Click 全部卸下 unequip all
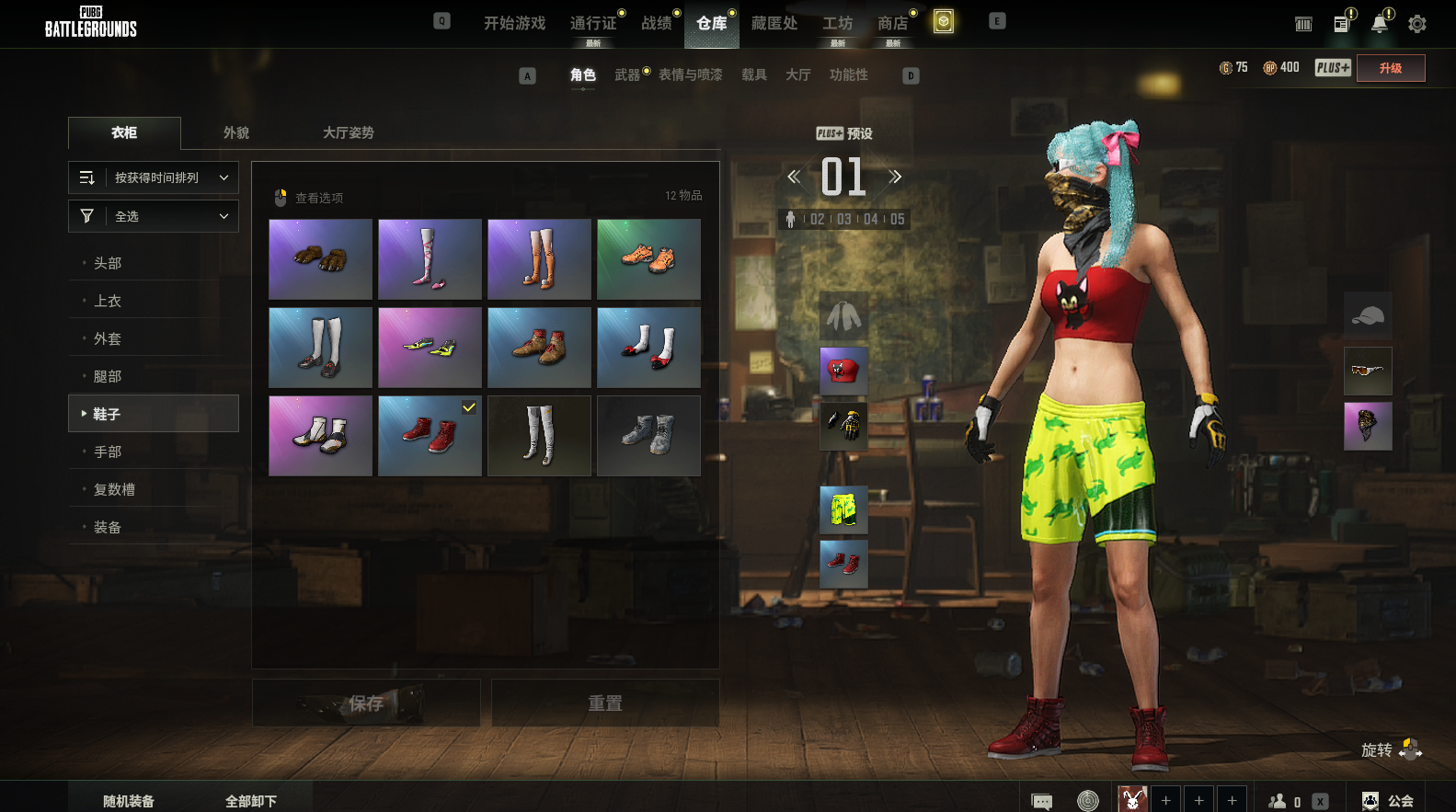The height and width of the screenshot is (812, 1456). pyautogui.click(x=251, y=801)
